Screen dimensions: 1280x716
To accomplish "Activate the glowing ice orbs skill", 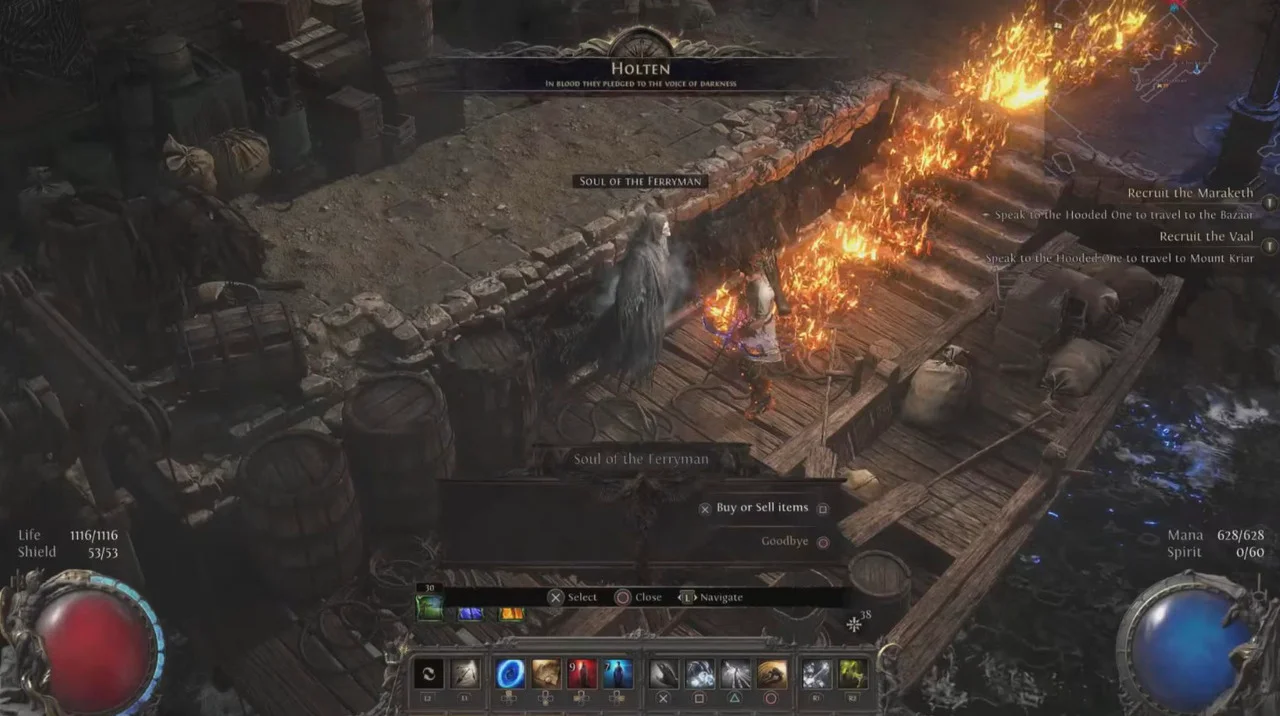I will (700, 674).
